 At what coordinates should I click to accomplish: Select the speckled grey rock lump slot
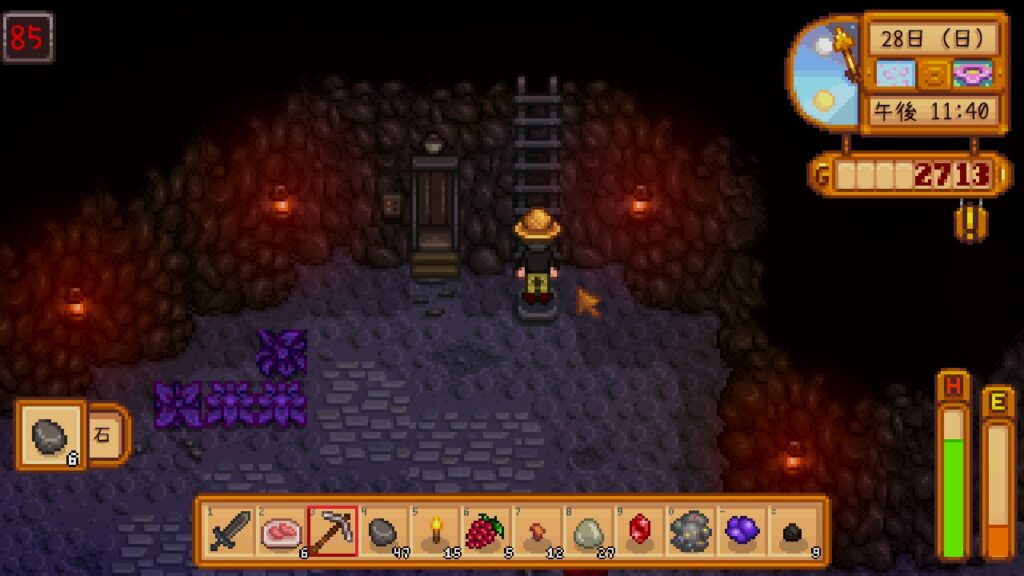pos(690,531)
